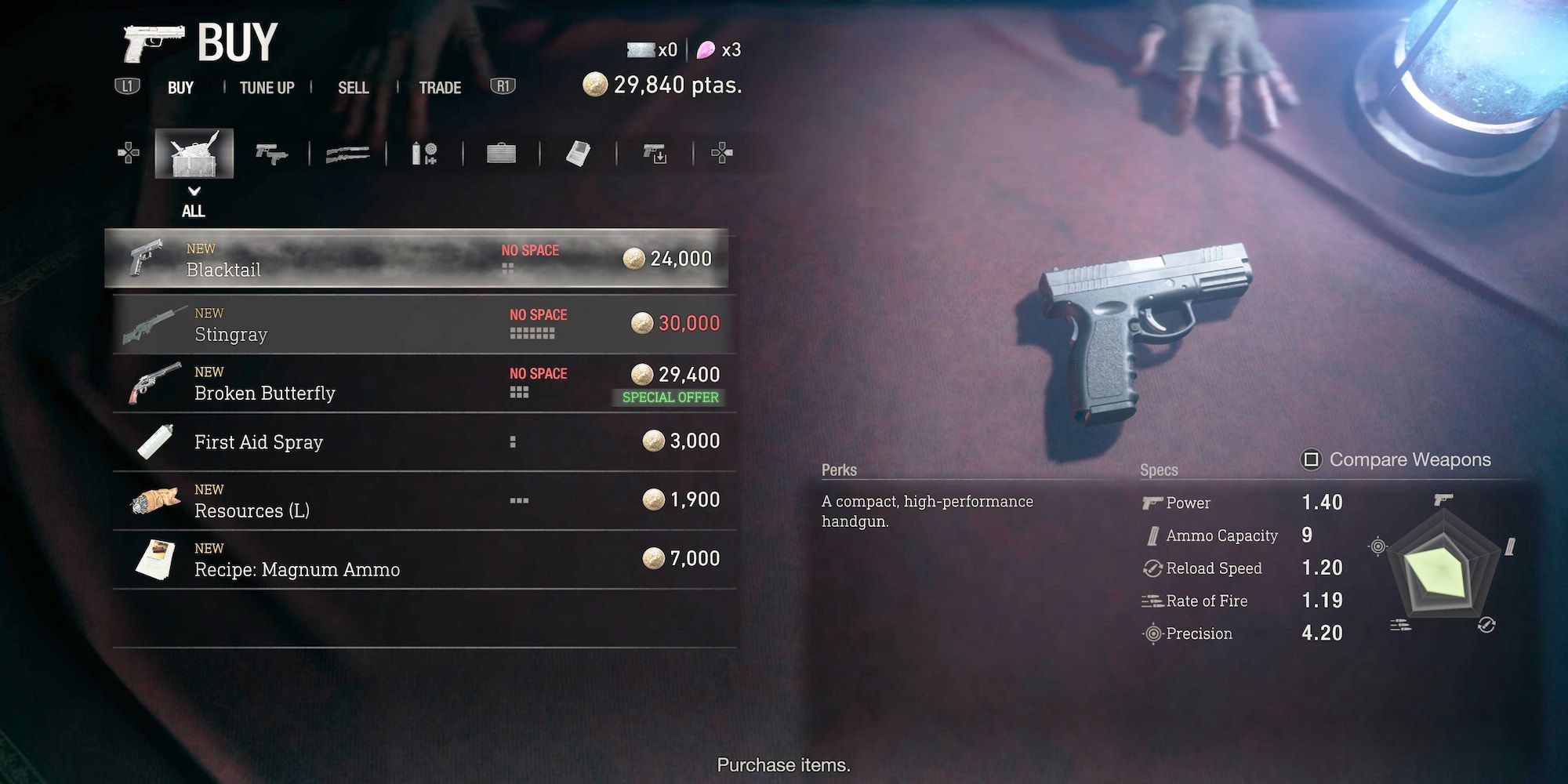Select the first aid spray category icon
Image resolution: width=1568 pixels, height=784 pixels.
click(423, 153)
